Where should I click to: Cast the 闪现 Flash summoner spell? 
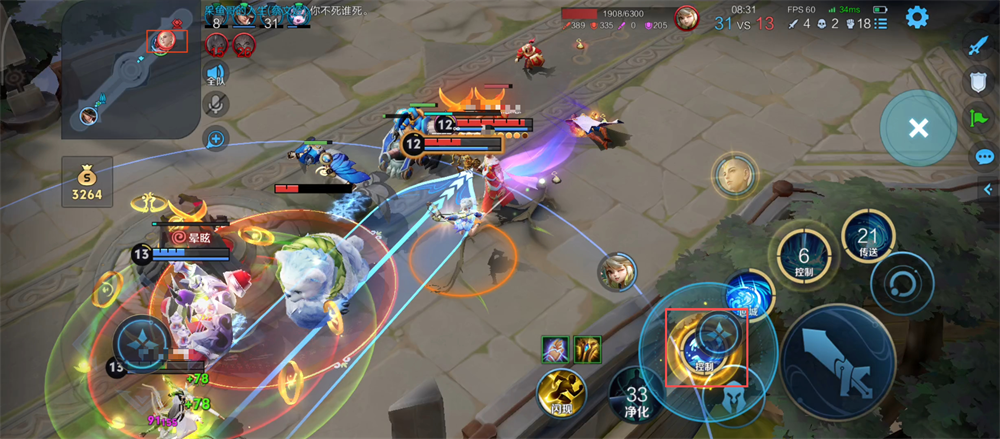pyautogui.click(x=561, y=391)
